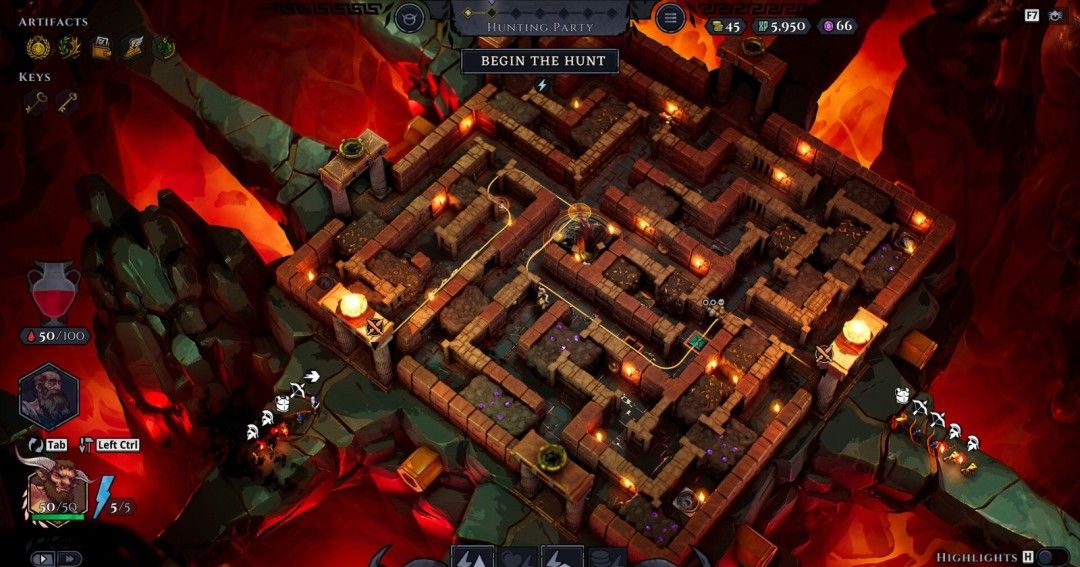Open the hamburger menu button
The image size is (1080, 567).
coord(669,17)
